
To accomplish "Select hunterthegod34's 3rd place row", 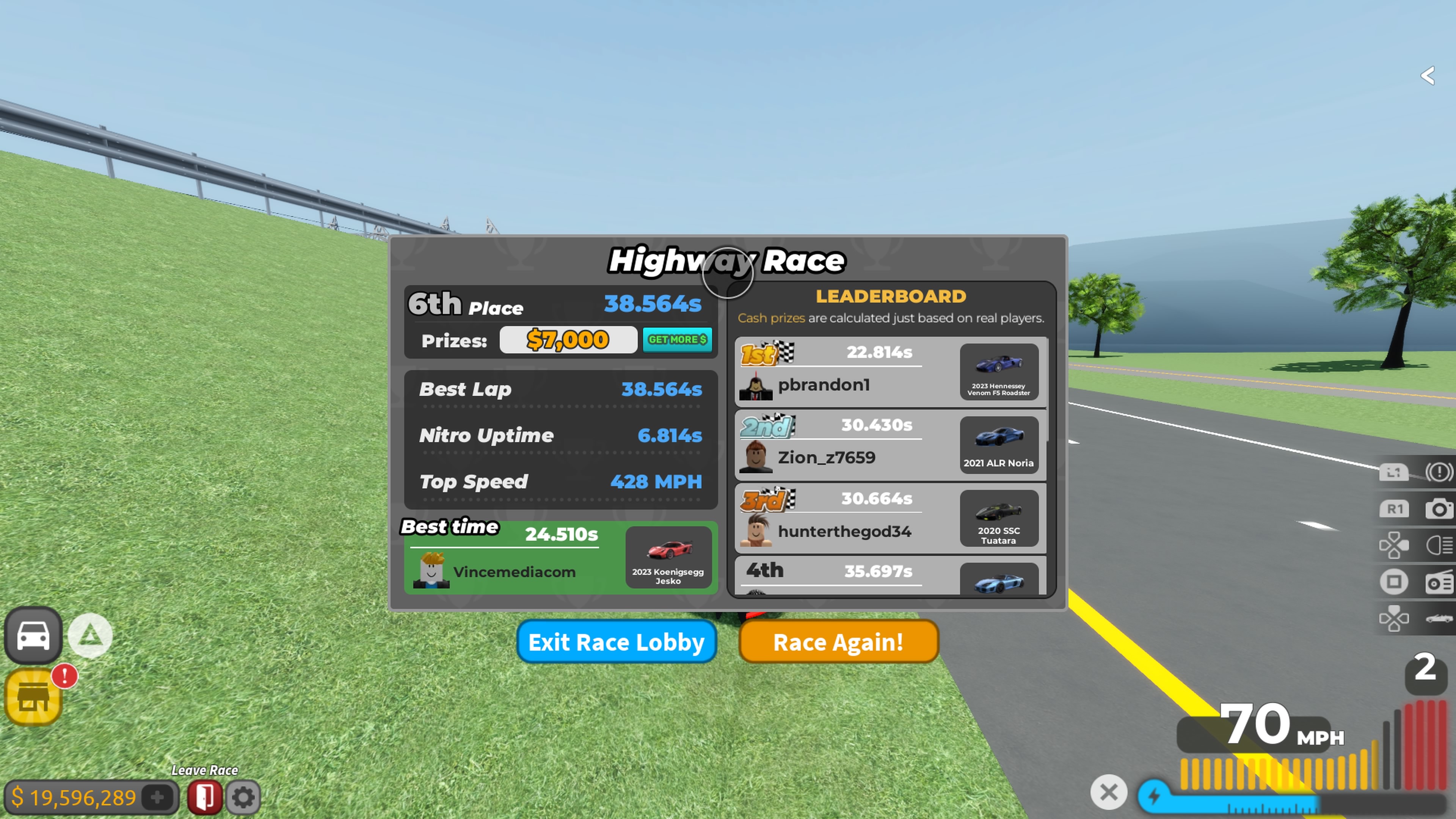I will pyautogui.click(x=848, y=518).
